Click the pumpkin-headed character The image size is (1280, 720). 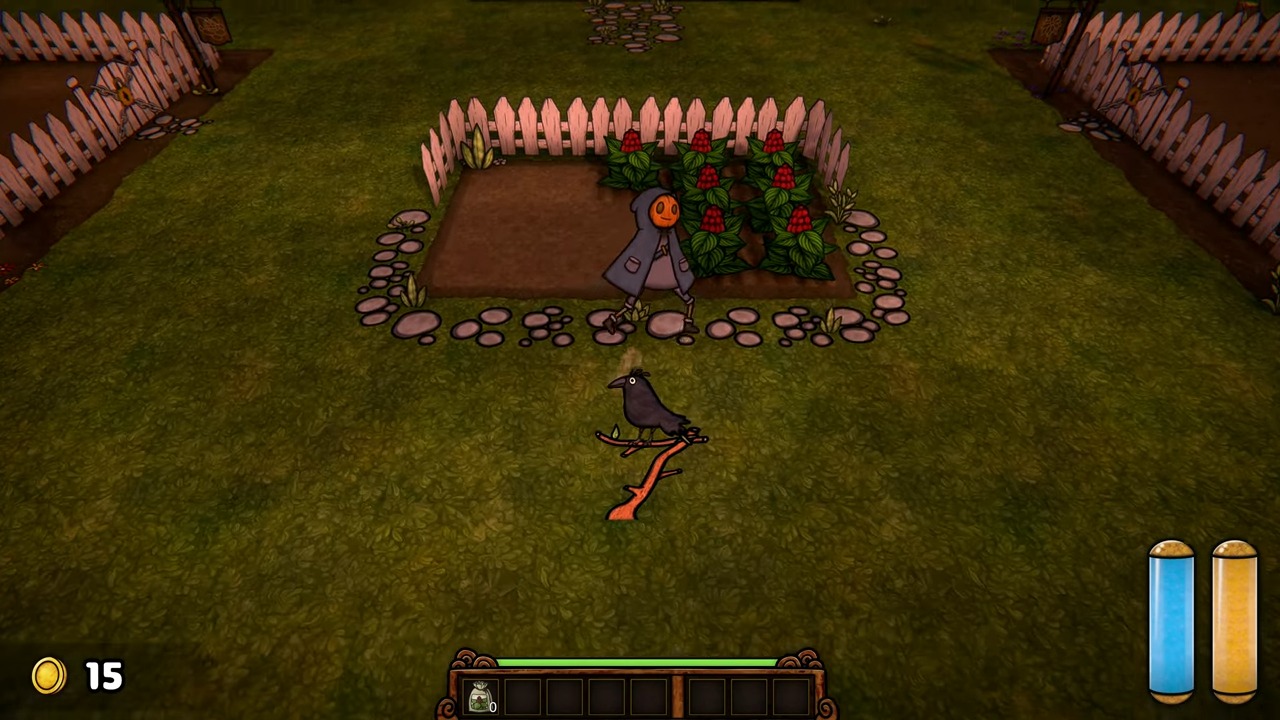[x=655, y=240]
